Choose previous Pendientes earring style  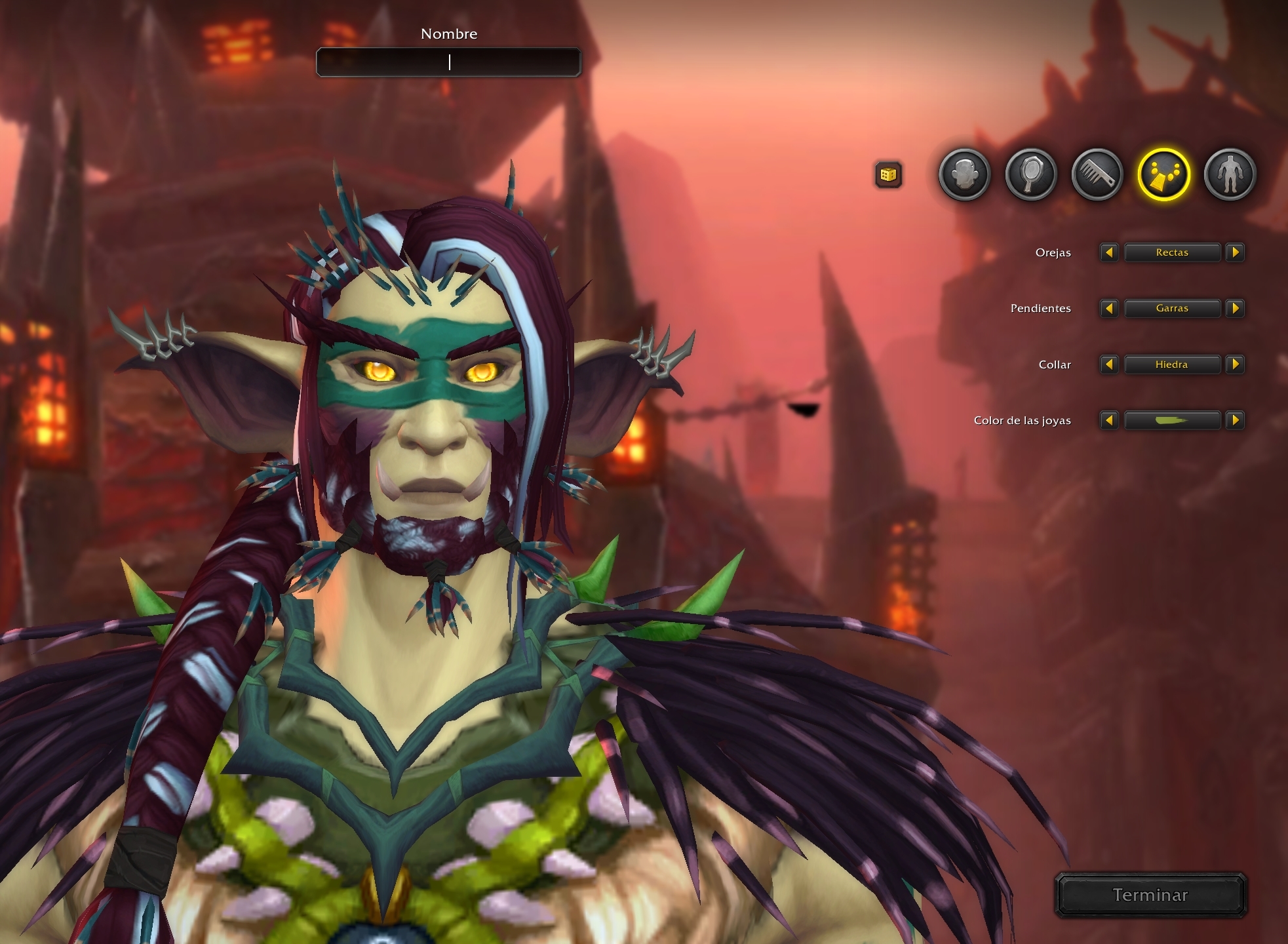click(1109, 308)
